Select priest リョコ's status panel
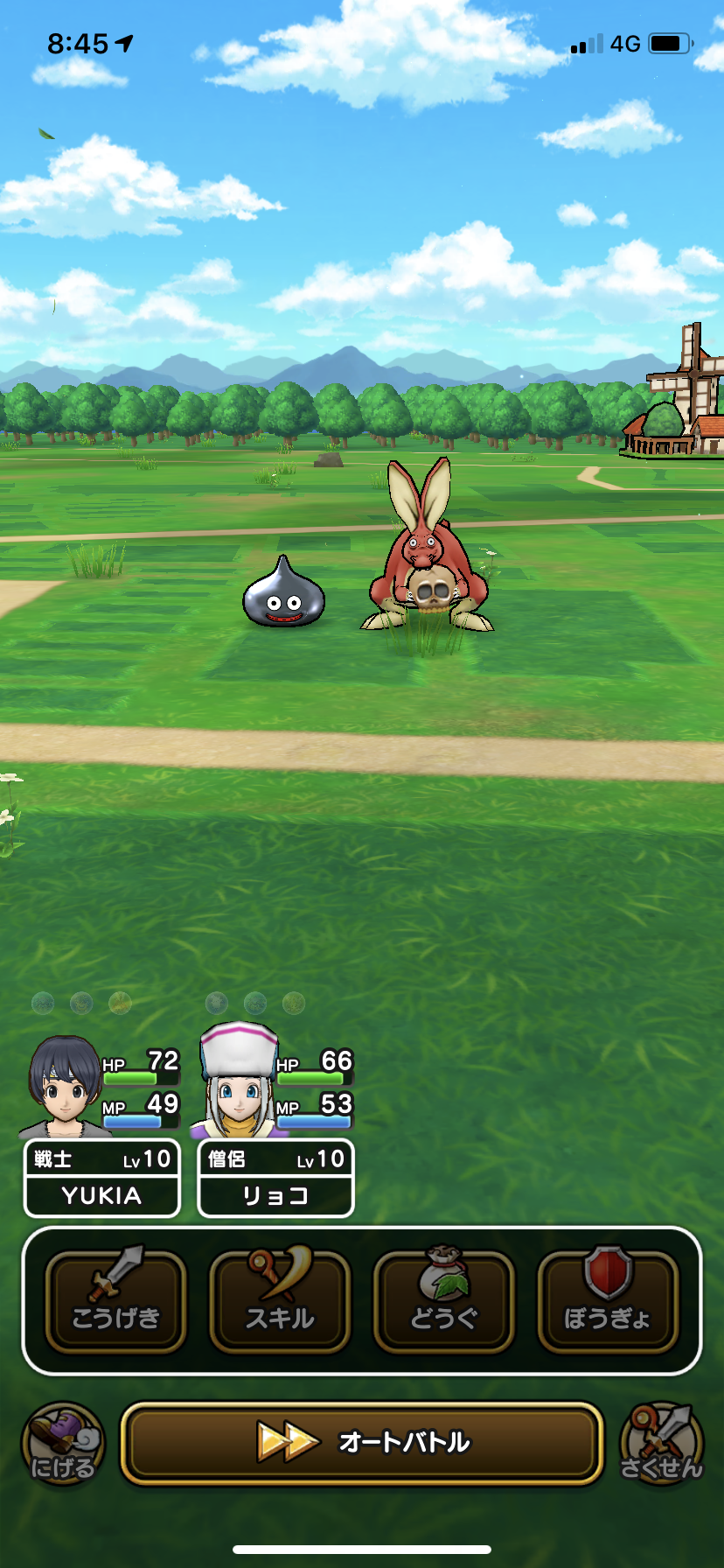Image resolution: width=724 pixels, height=1568 pixels. point(275,1177)
